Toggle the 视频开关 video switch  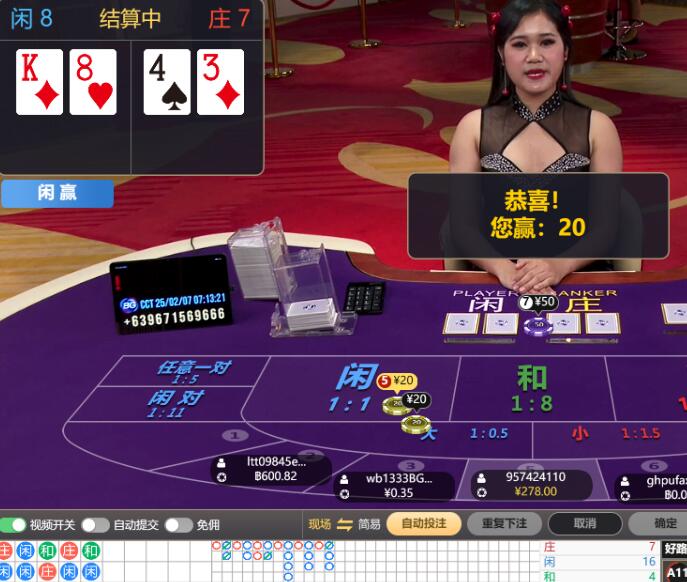14,525
